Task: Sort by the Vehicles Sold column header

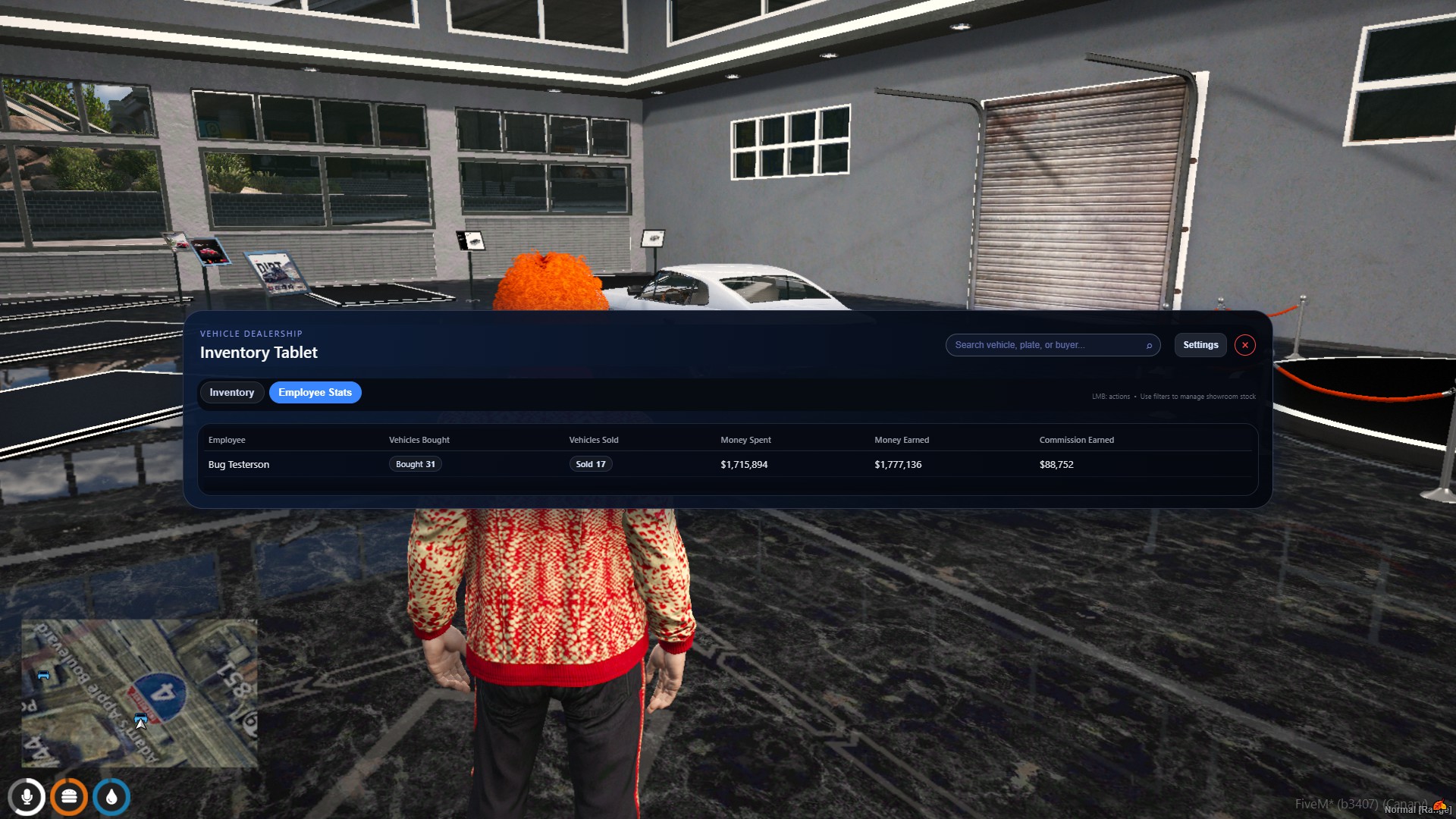Action: [593, 440]
